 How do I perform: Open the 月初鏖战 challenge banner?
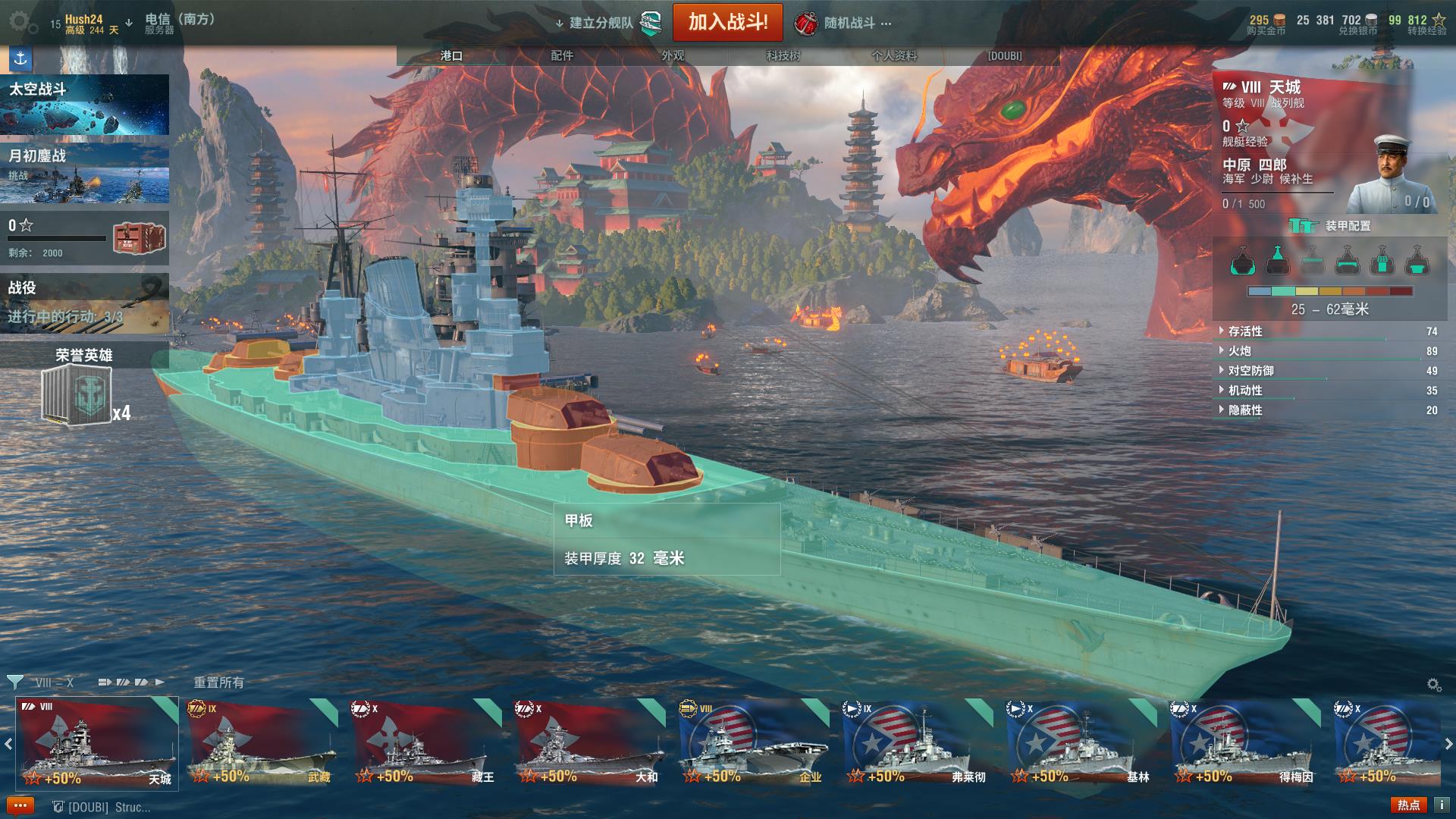pyautogui.click(x=84, y=172)
